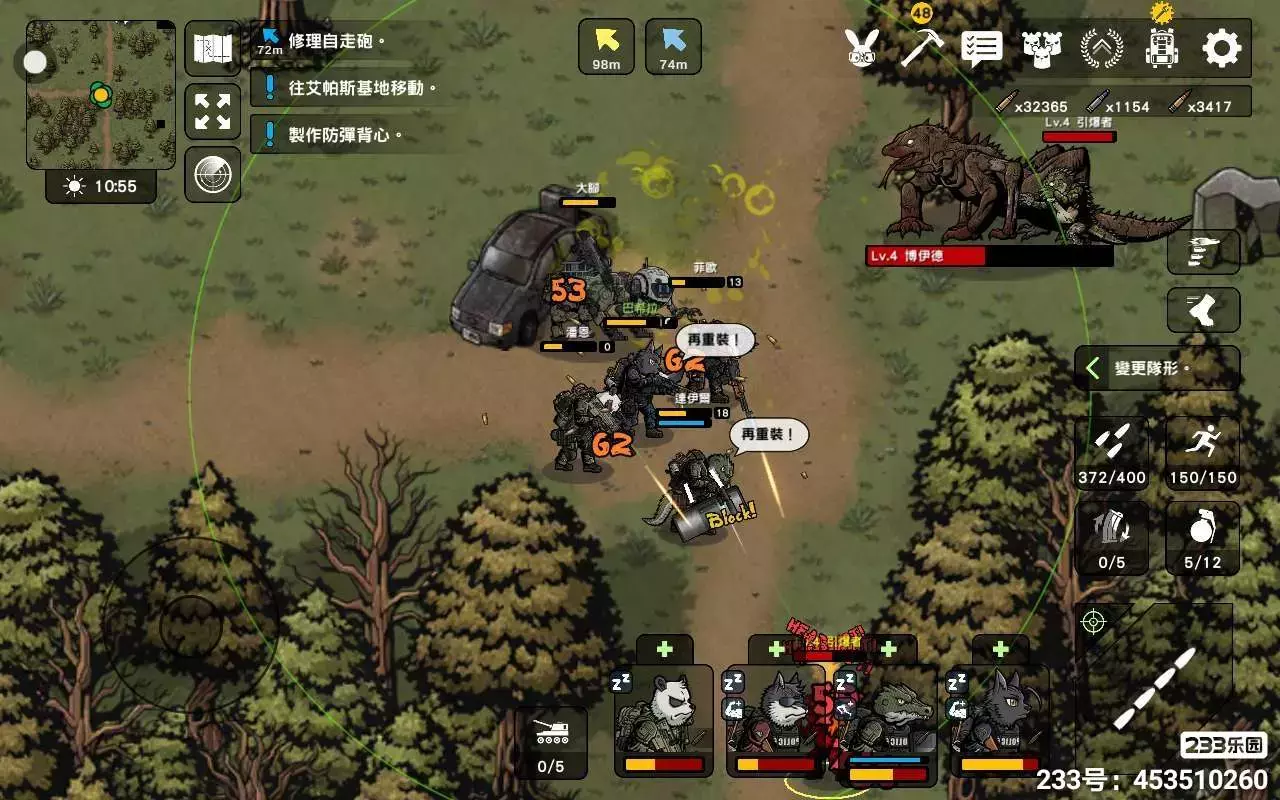Fire weapon with the bullet attack button
Screen dimensions: 1280x800
[x=1160, y=690]
